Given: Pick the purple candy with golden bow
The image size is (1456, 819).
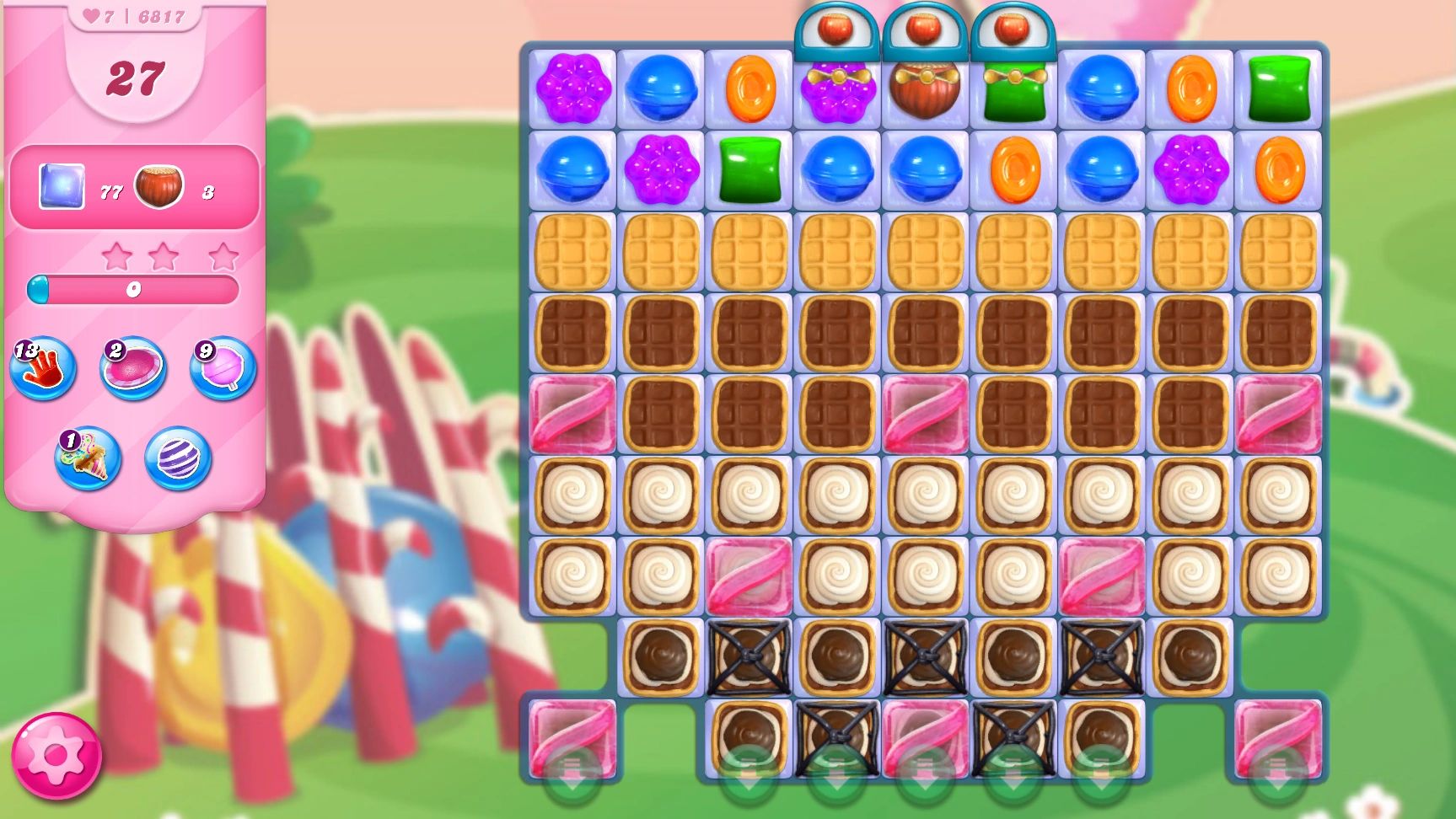Looking at the screenshot, I should coord(837,91).
